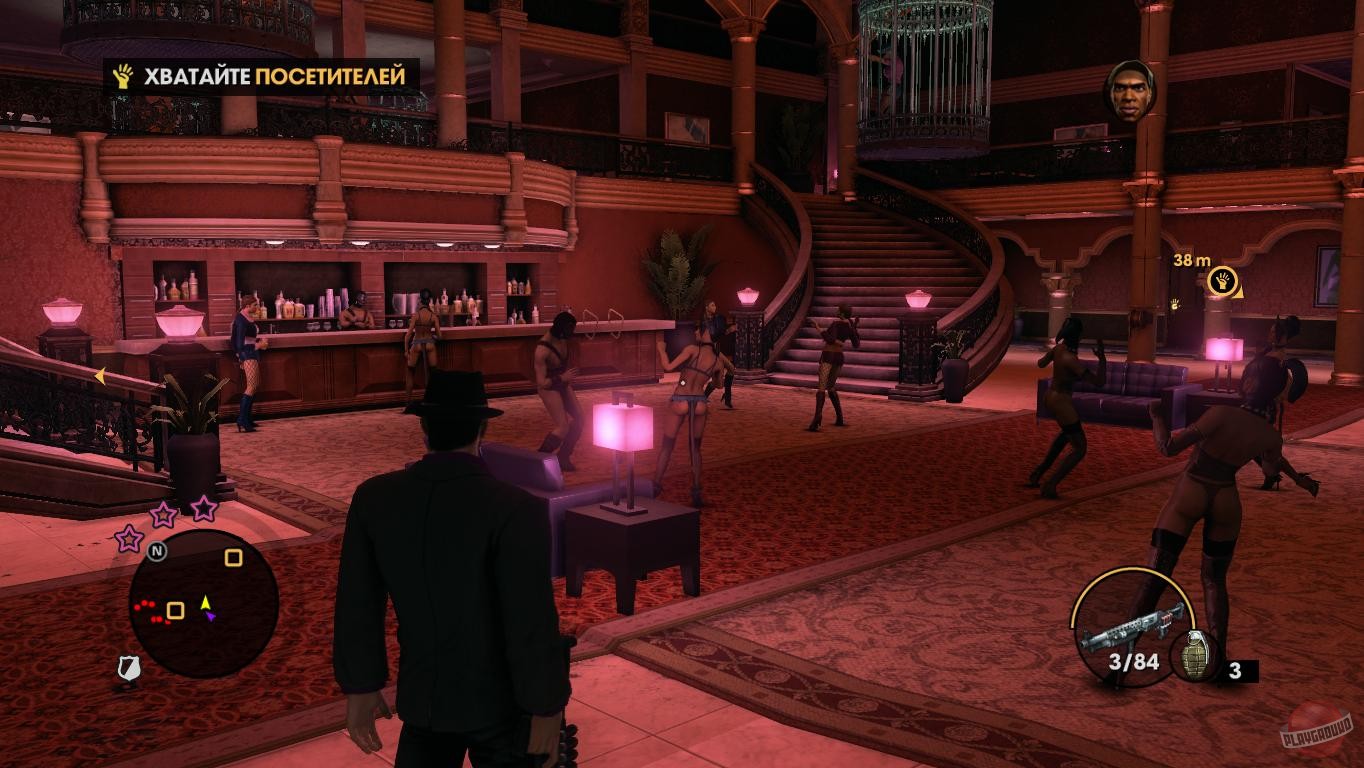Toggle the first notoriety star above the minimap
This screenshot has height=768, width=1364.
tap(127, 540)
